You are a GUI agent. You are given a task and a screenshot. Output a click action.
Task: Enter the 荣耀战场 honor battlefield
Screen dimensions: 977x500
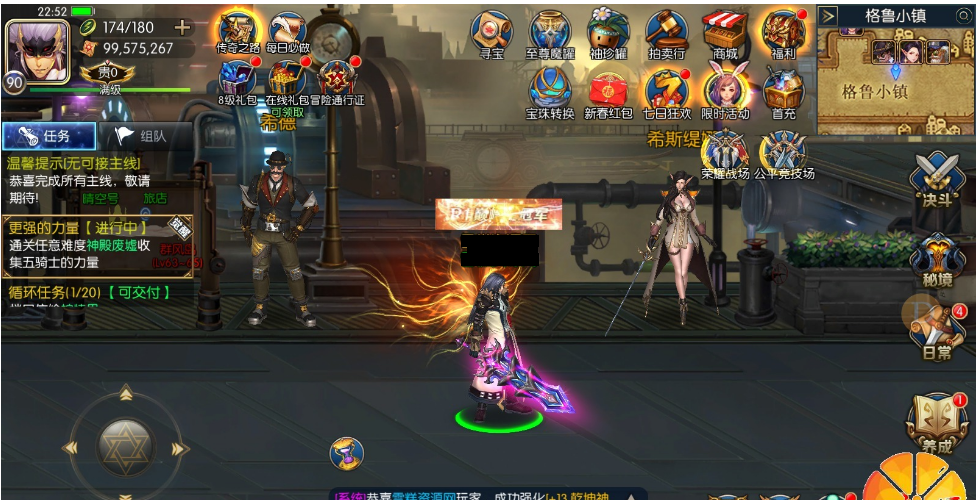[725, 154]
